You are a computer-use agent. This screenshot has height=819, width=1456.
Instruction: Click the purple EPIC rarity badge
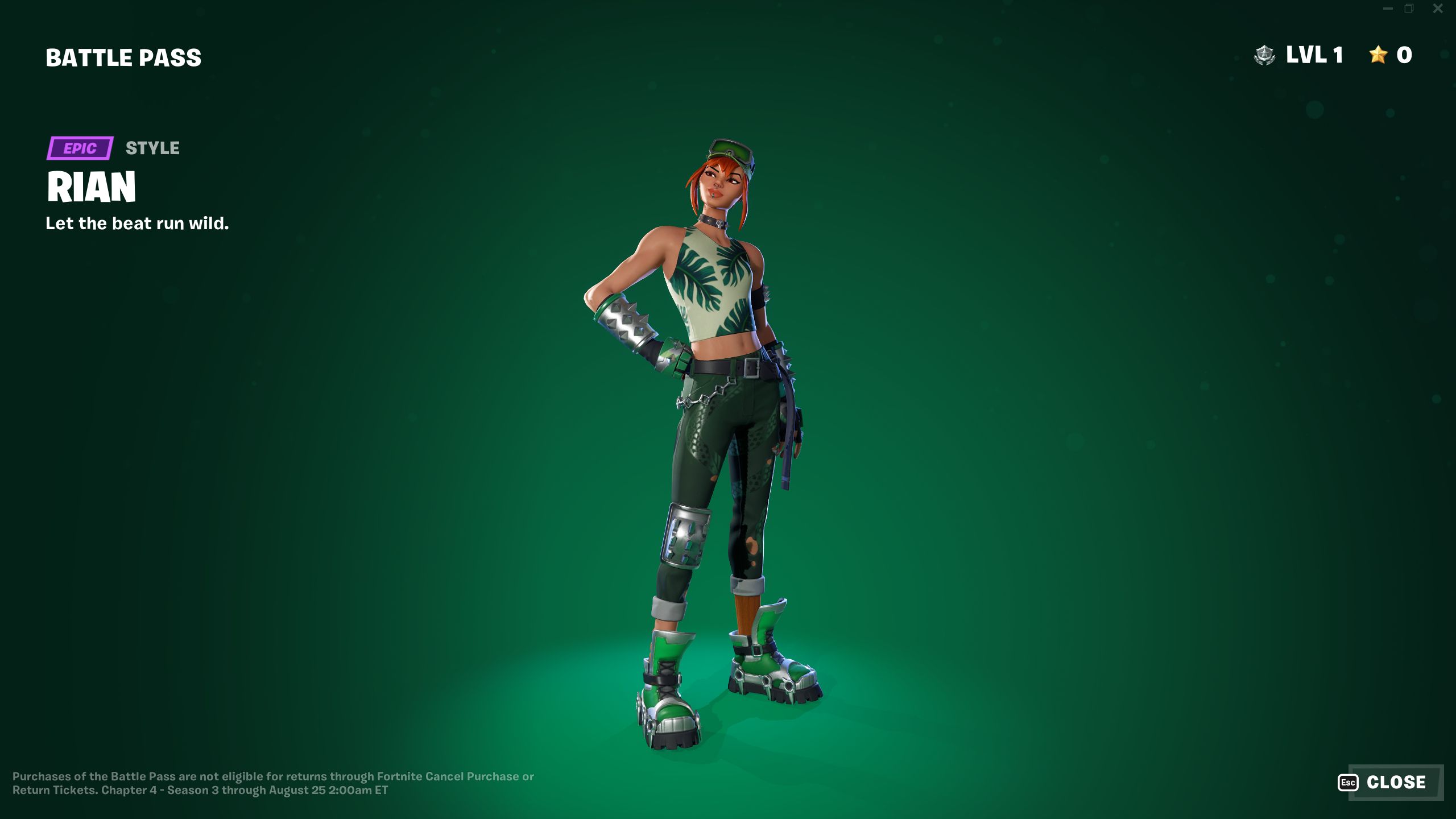click(79, 149)
